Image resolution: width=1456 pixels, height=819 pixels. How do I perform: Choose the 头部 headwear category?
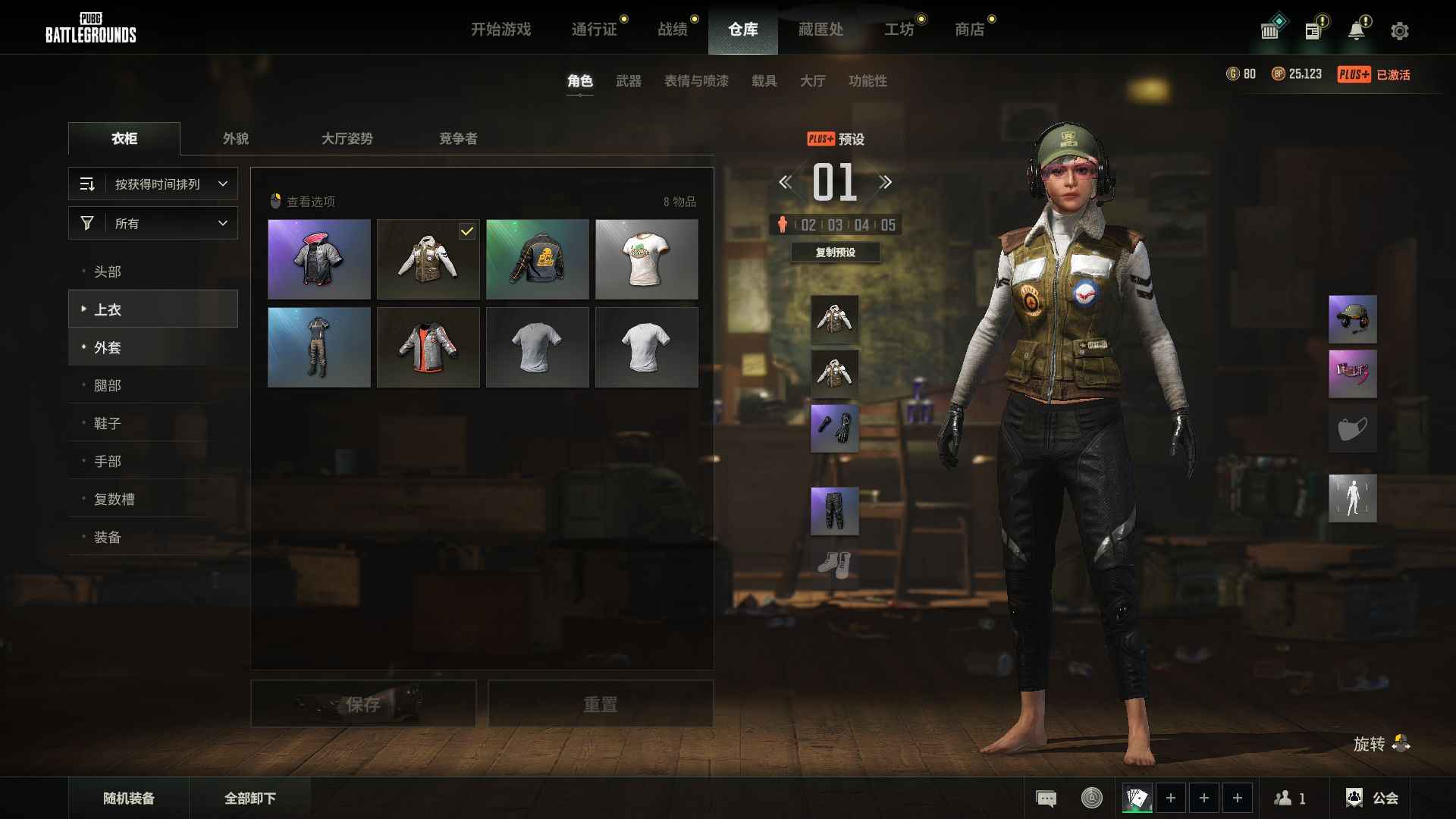(x=108, y=271)
